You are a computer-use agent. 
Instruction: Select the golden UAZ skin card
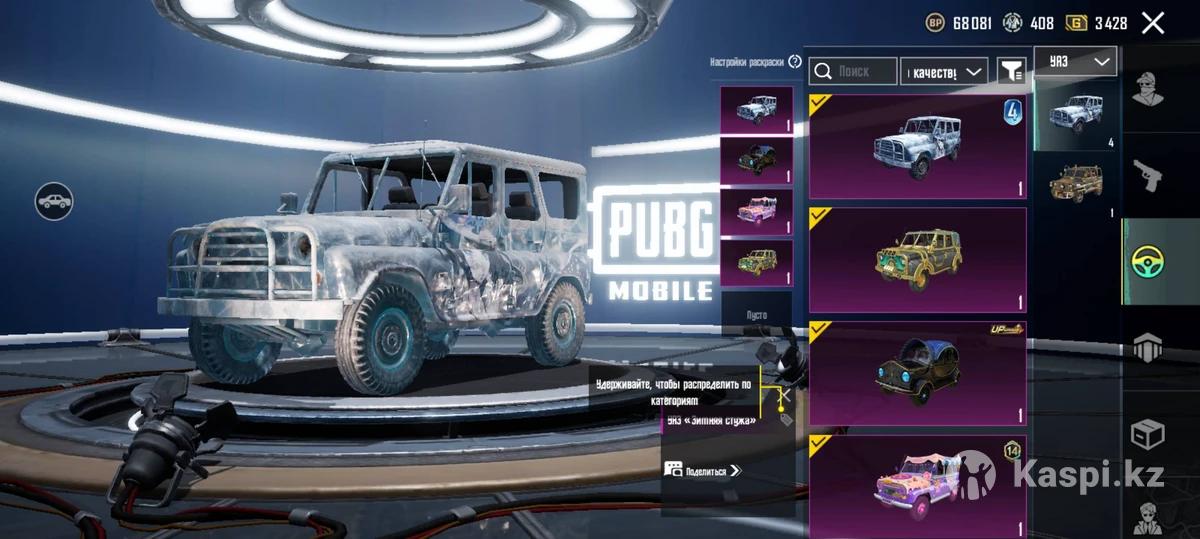click(x=917, y=260)
